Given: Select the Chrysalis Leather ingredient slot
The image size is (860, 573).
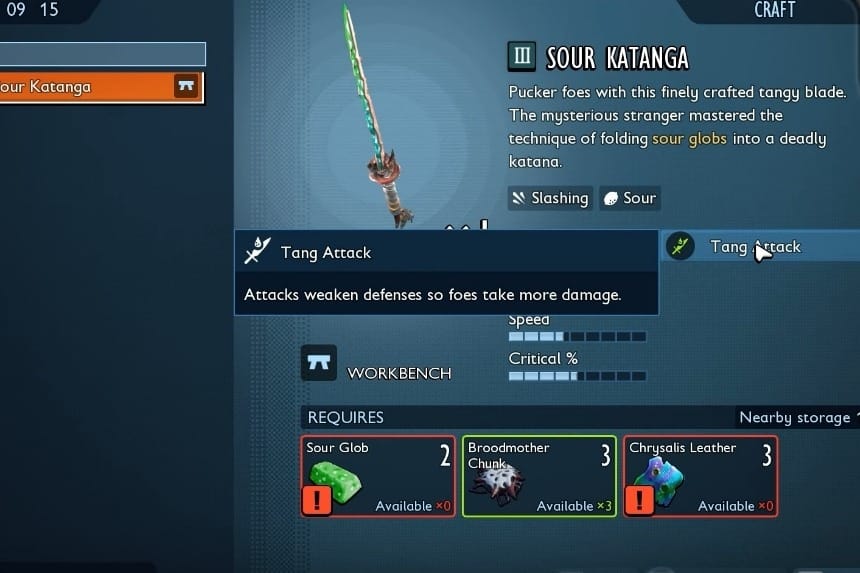Looking at the screenshot, I should point(700,476).
